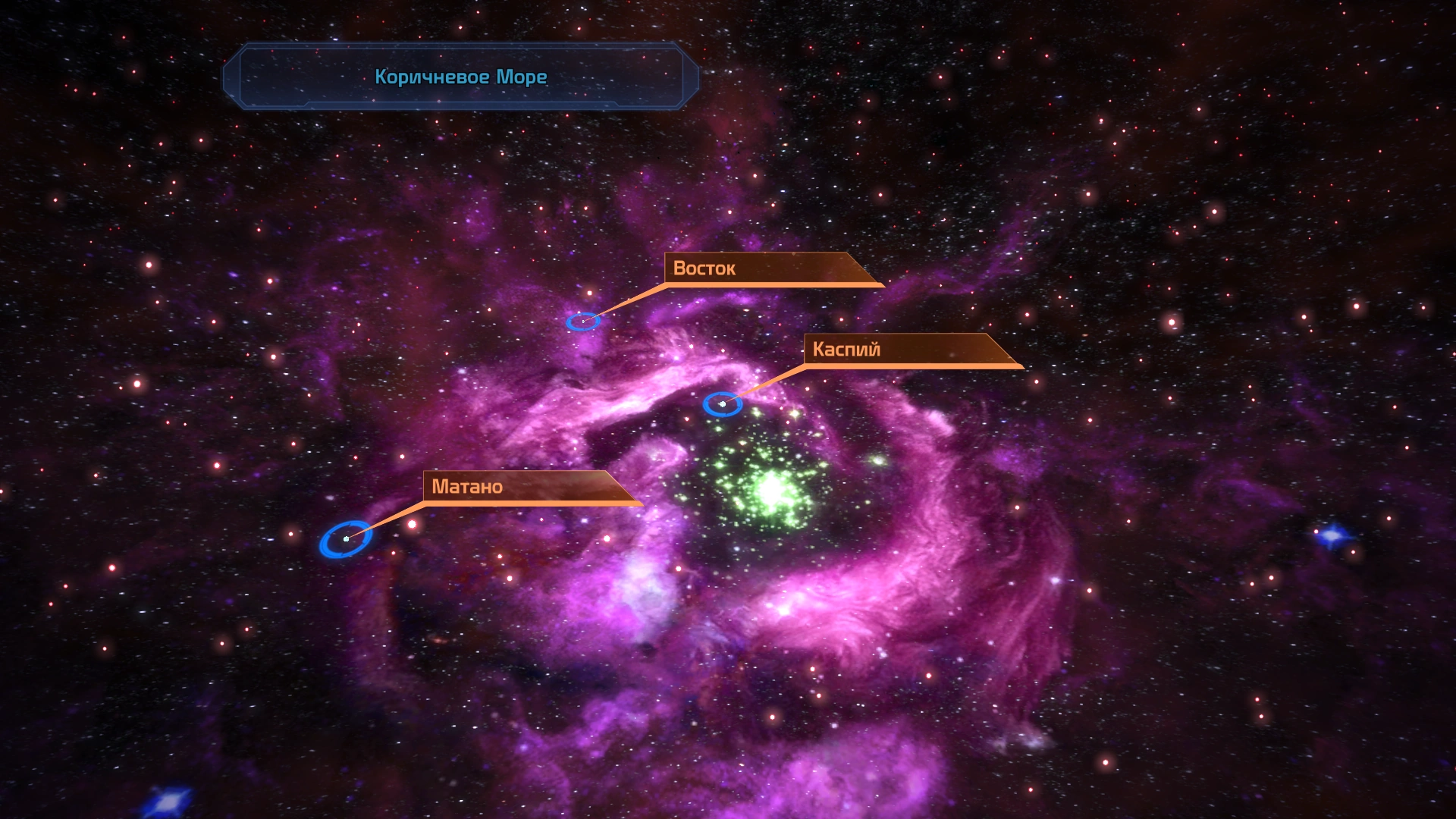This screenshot has width=1456, height=819.
Task: Click the blue ring marker for Восток
Action: (x=583, y=322)
